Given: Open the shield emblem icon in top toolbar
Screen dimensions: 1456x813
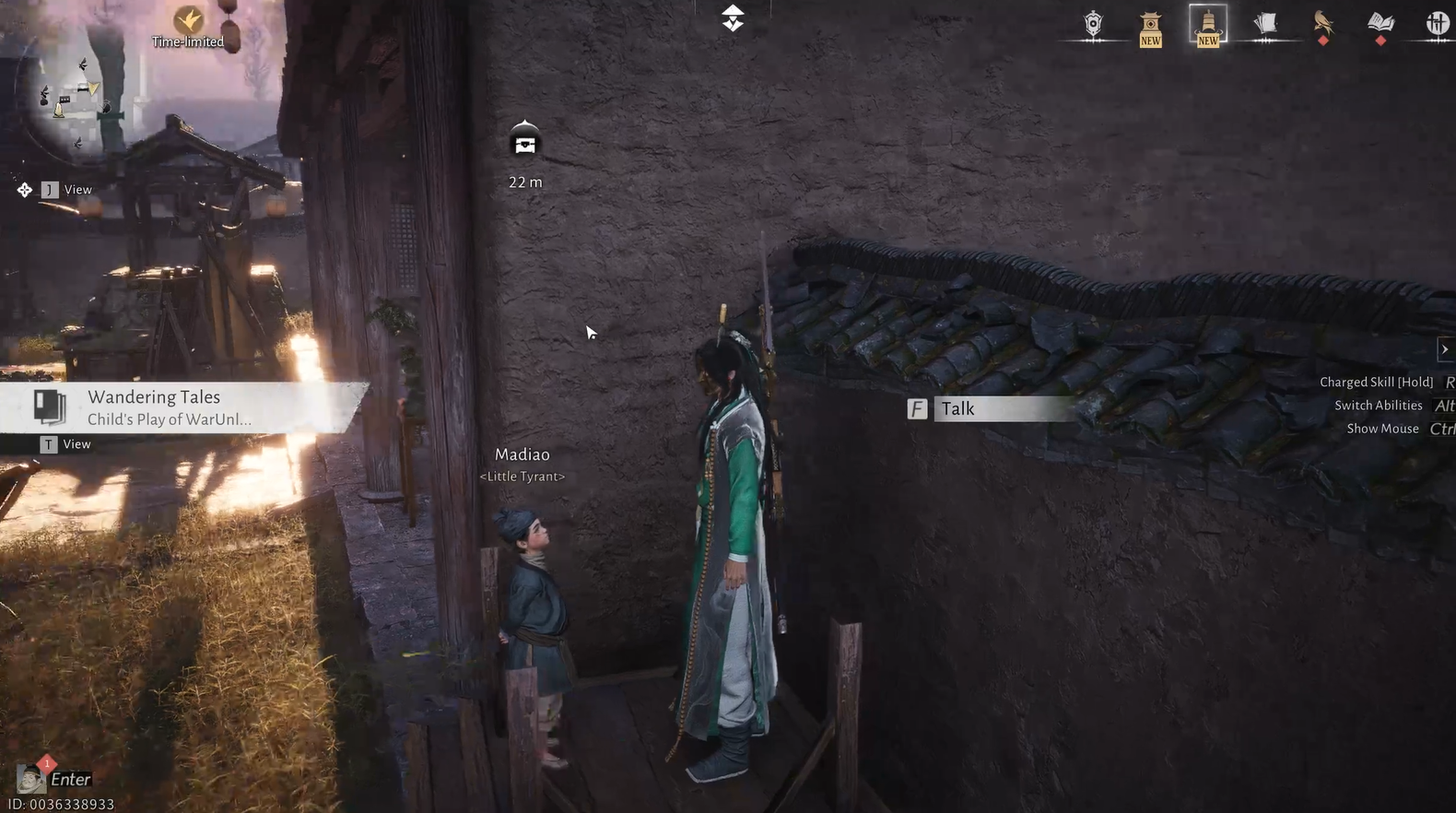Looking at the screenshot, I should tap(1093, 25).
